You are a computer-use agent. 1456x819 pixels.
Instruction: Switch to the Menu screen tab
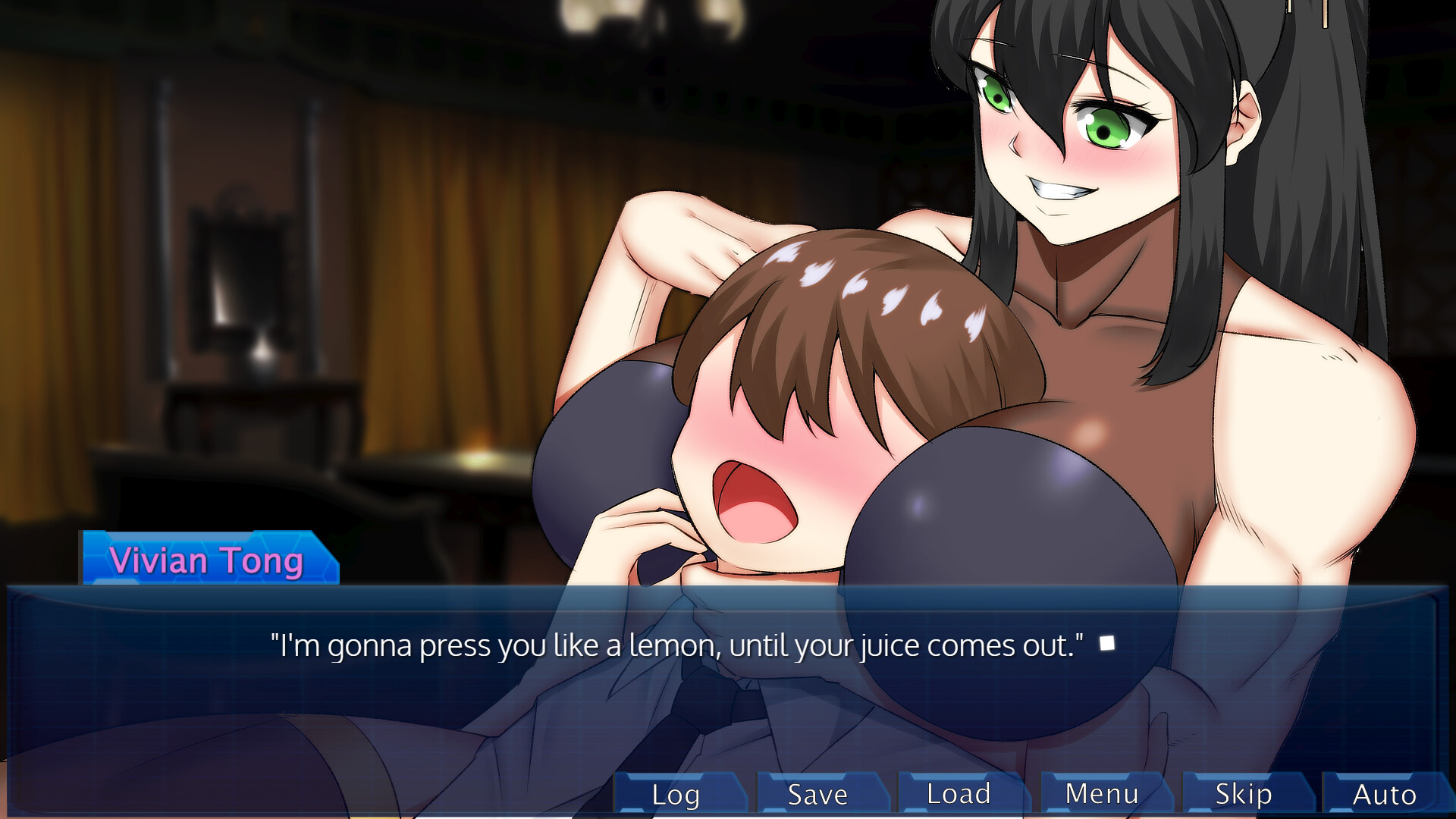[x=1101, y=794]
